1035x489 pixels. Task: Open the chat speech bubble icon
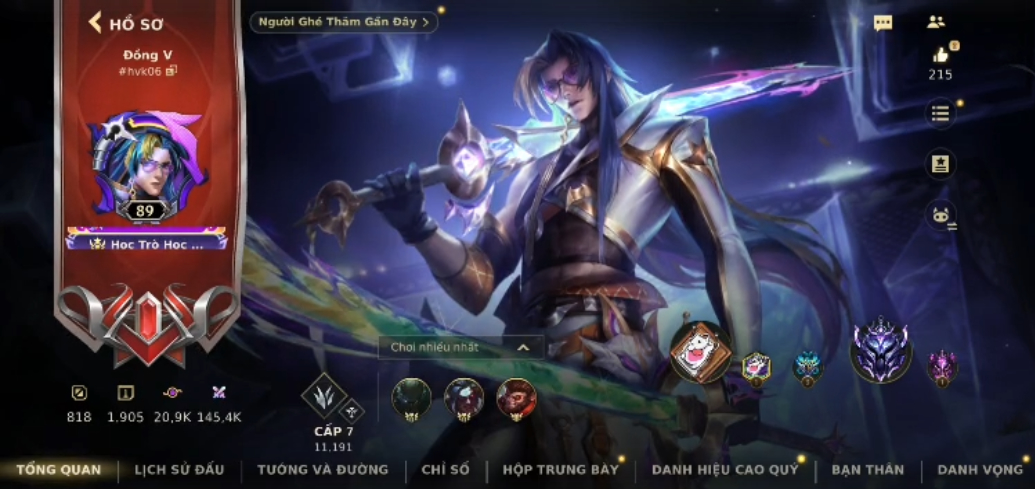coord(883,23)
